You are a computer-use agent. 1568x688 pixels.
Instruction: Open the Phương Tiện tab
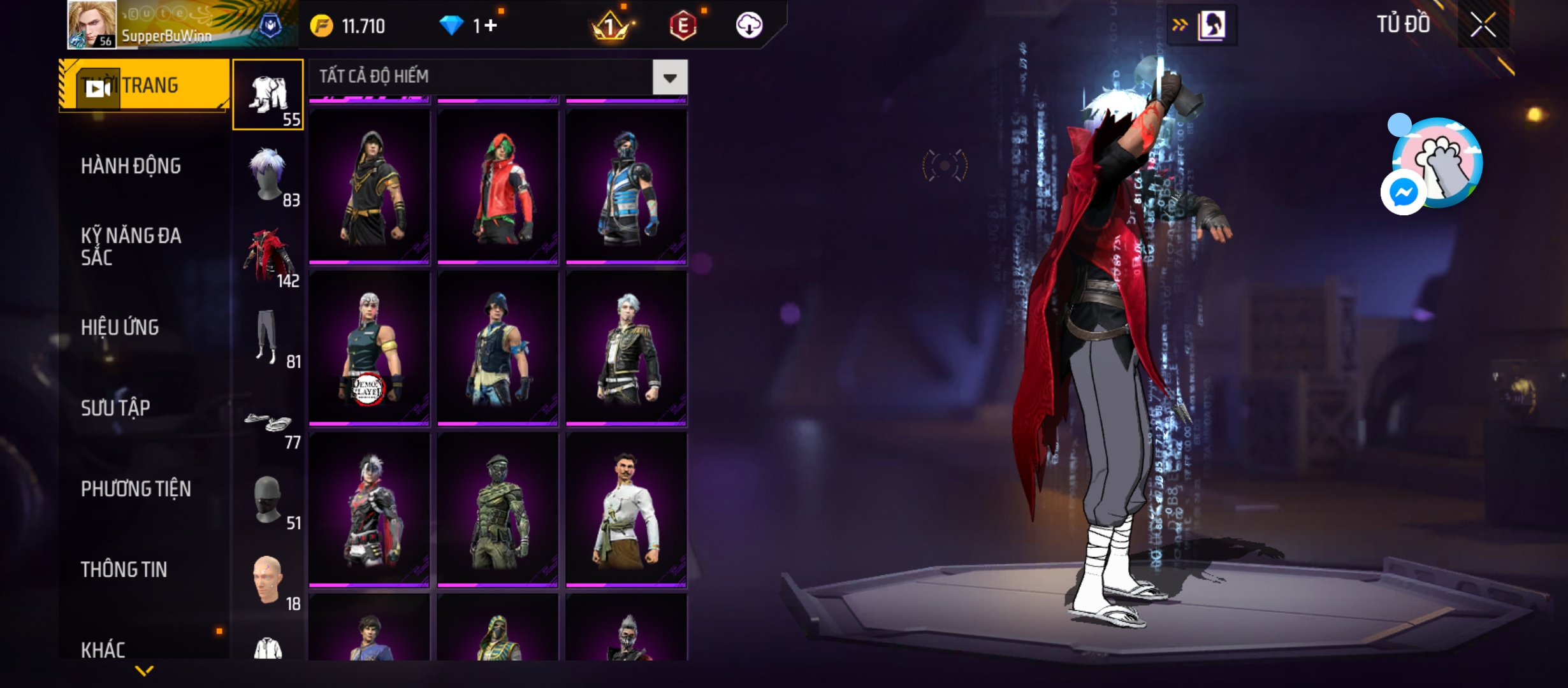[136, 489]
